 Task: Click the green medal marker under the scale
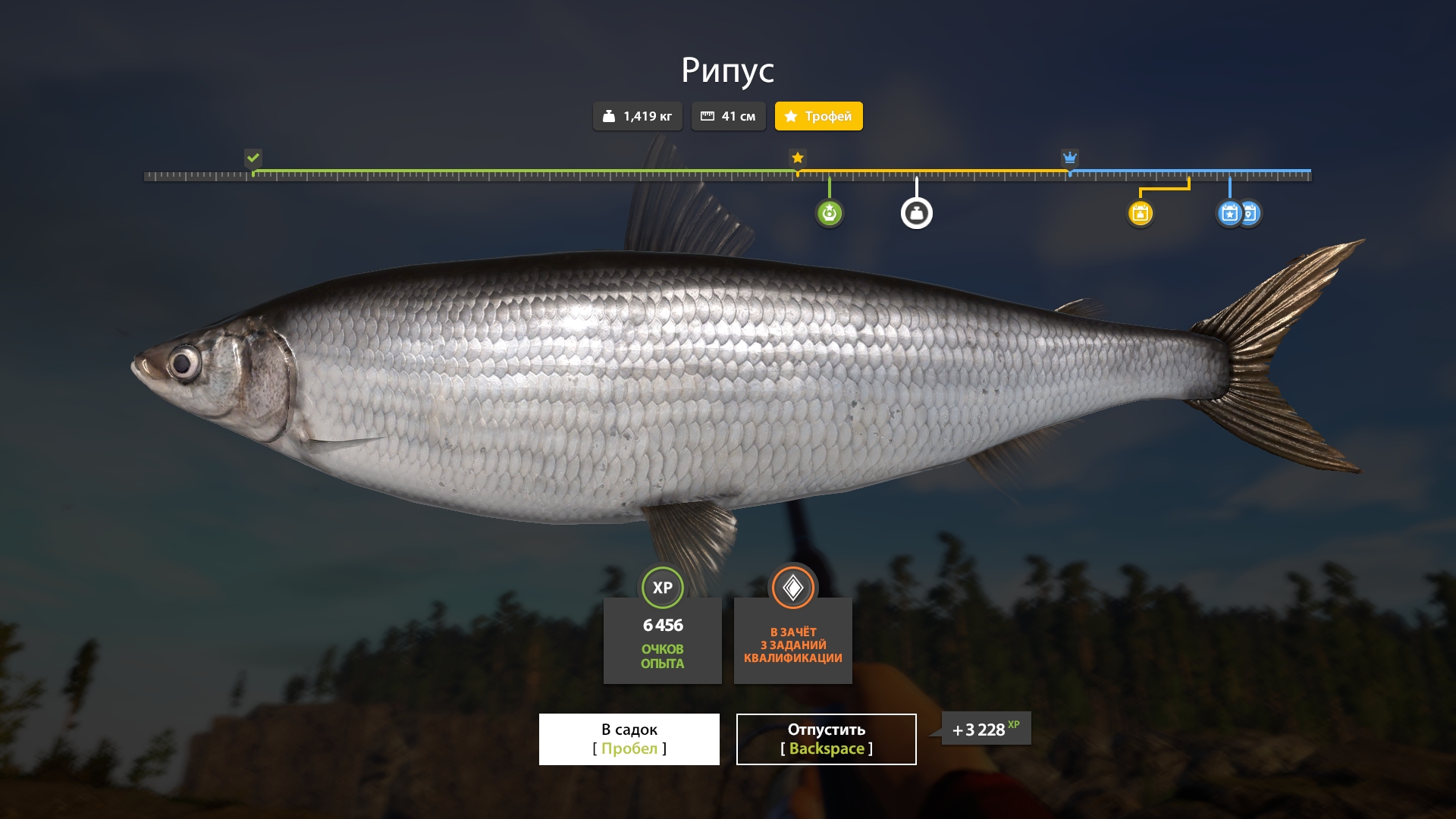[x=829, y=213]
